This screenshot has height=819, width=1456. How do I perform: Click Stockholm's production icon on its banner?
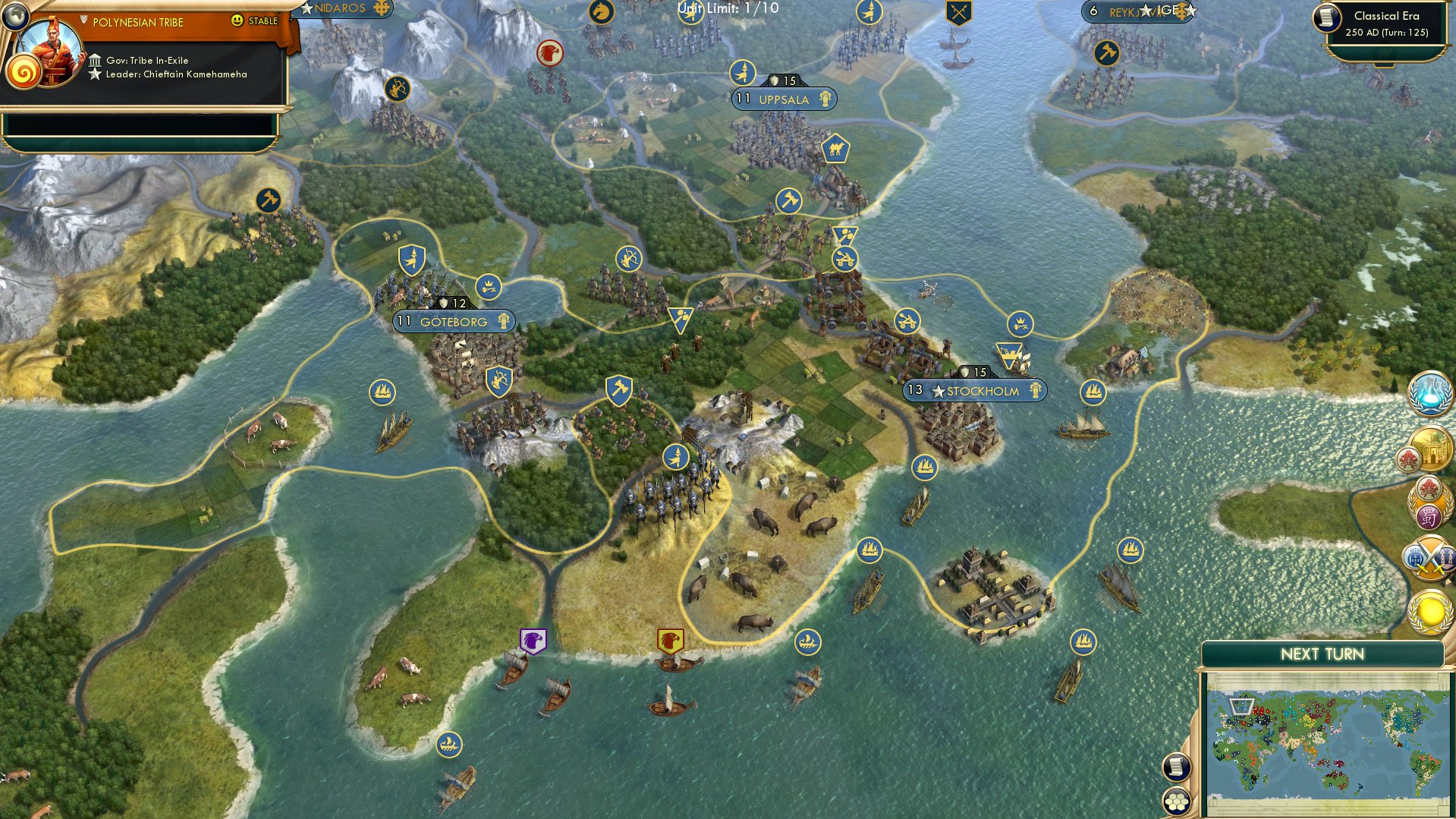(x=1037, y=391)
